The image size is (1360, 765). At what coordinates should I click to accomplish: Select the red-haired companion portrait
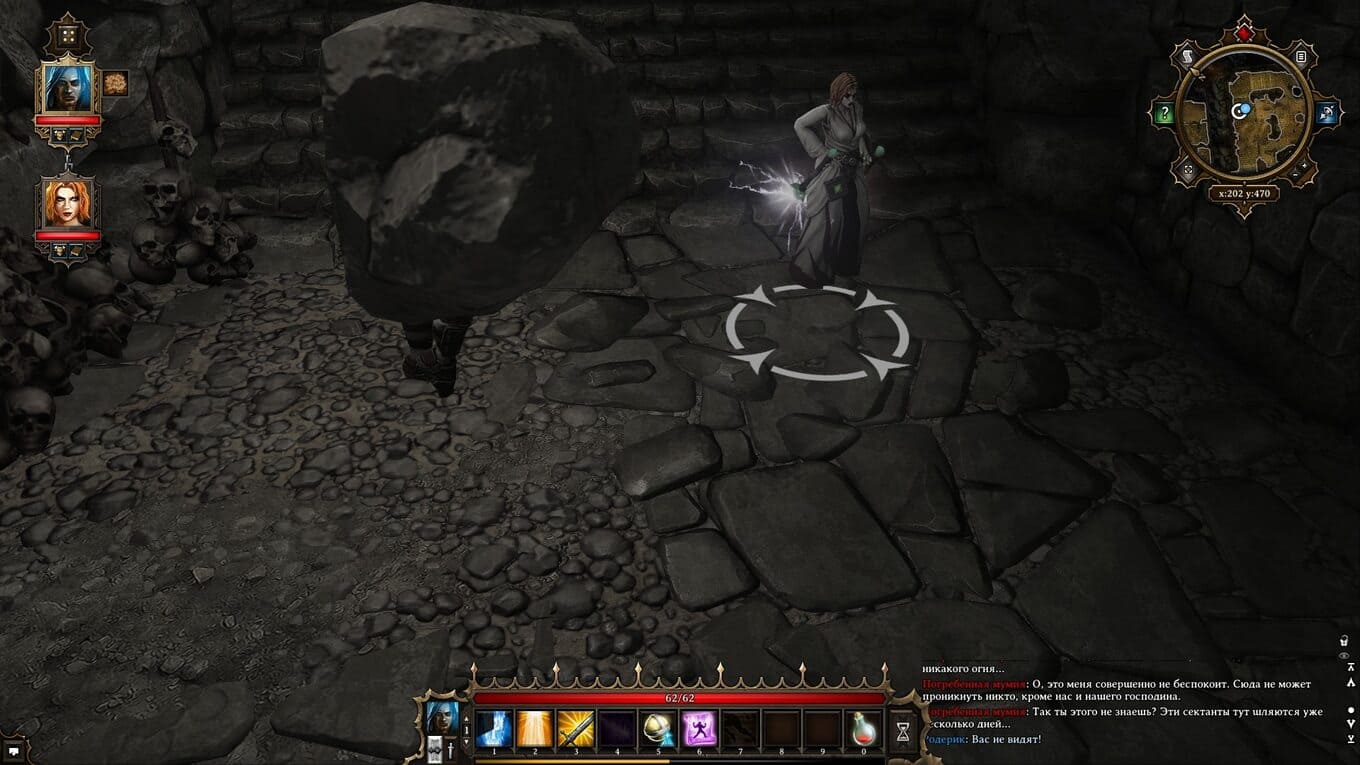click(x=67, y=203)
